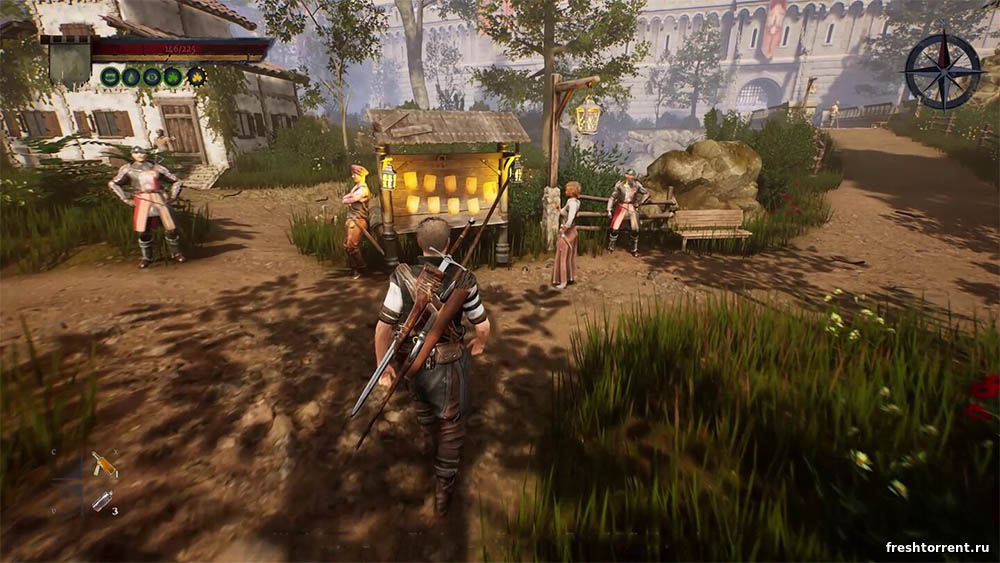Click the compass rose

tap(942, 71)
